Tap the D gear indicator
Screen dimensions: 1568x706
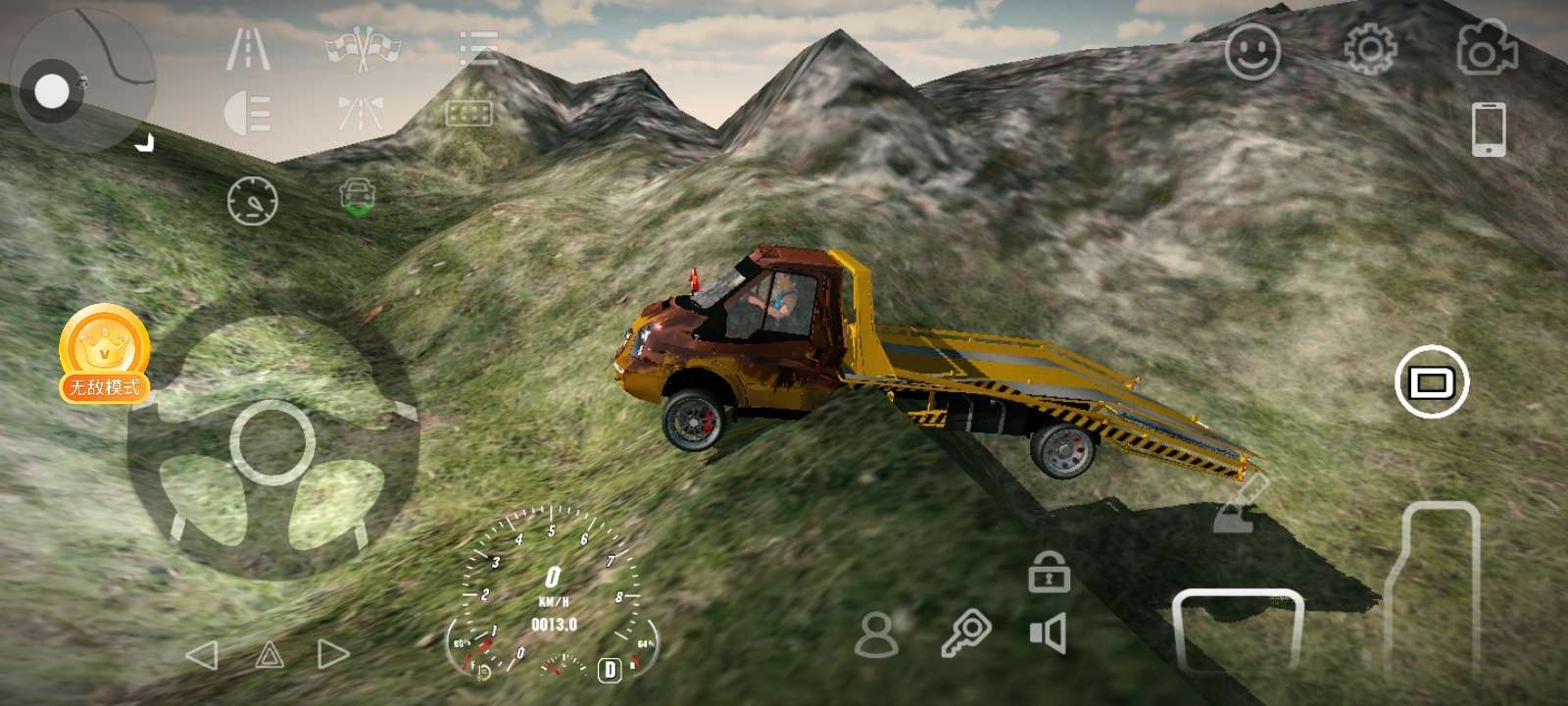[x=611, y=670]
